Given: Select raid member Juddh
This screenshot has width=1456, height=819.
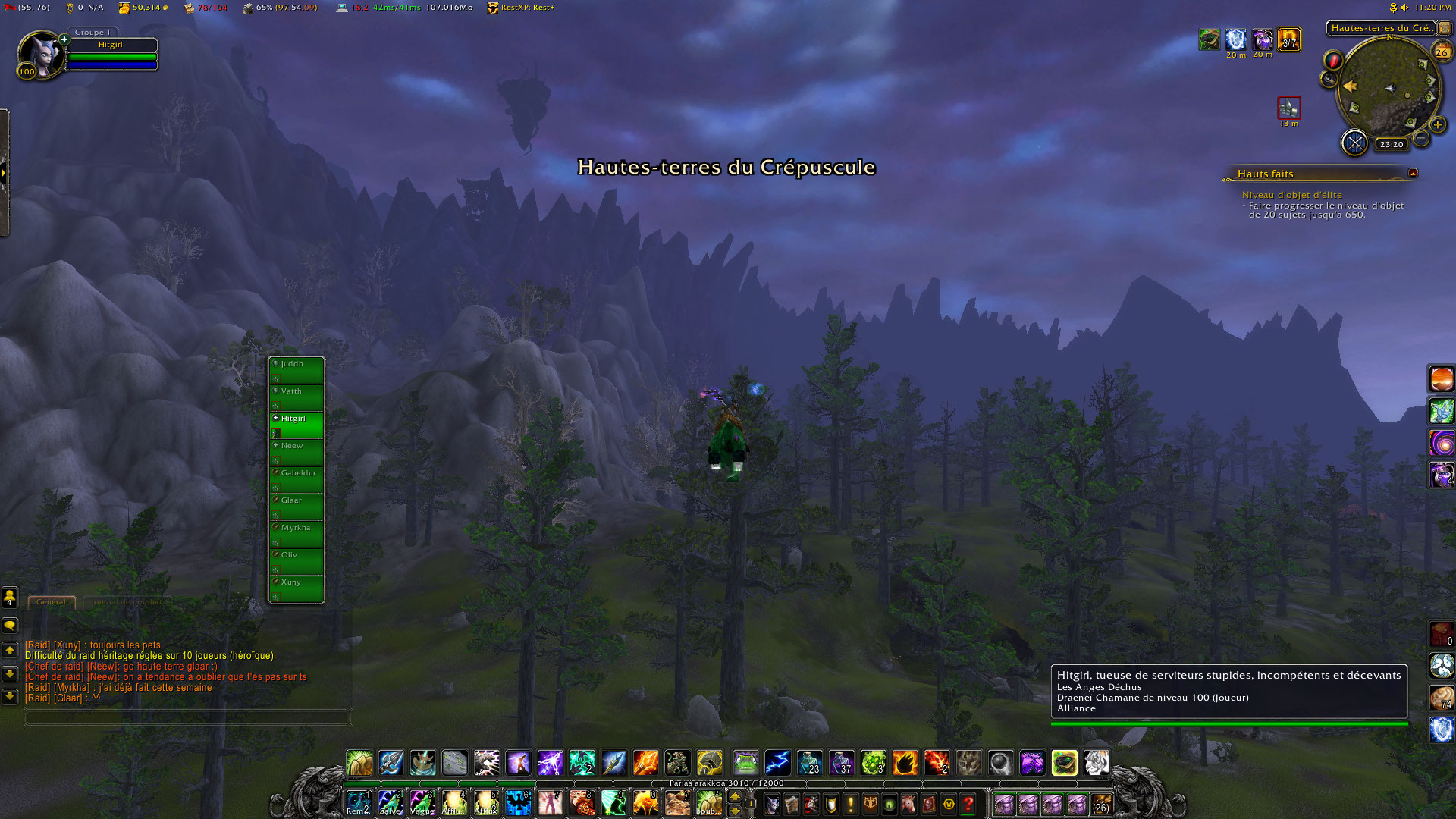Looking at the screenshot, I should (297, 369).
